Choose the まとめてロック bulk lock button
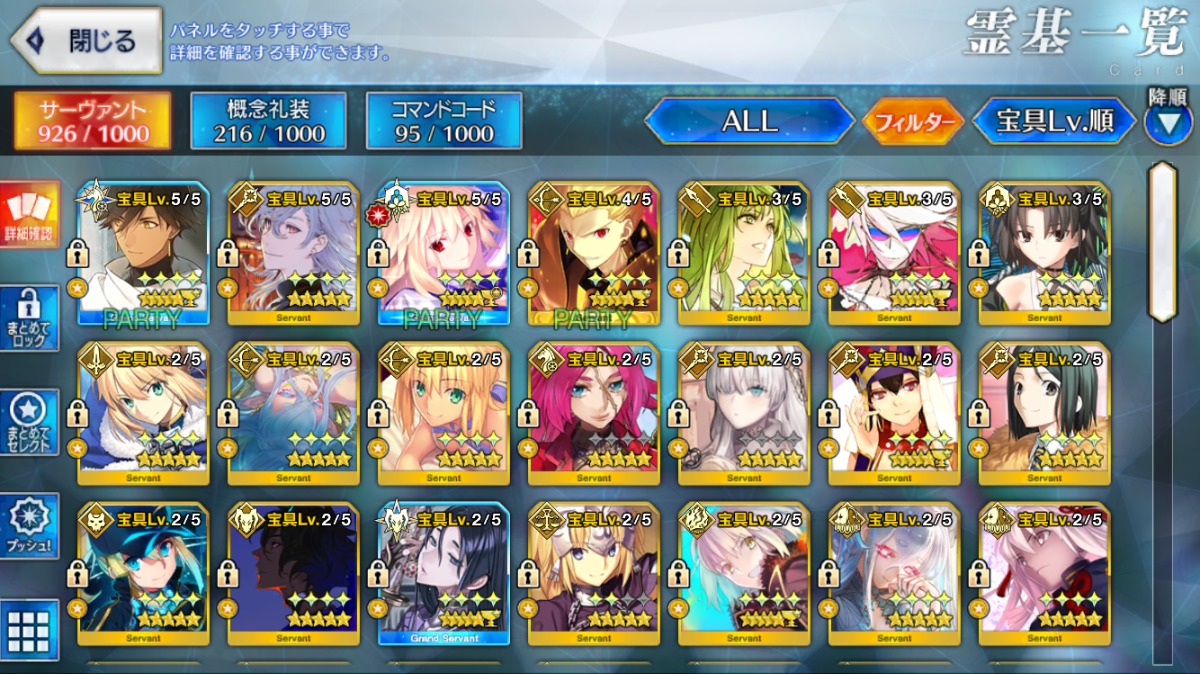The image size is (1200, 674). pos(30,318)
